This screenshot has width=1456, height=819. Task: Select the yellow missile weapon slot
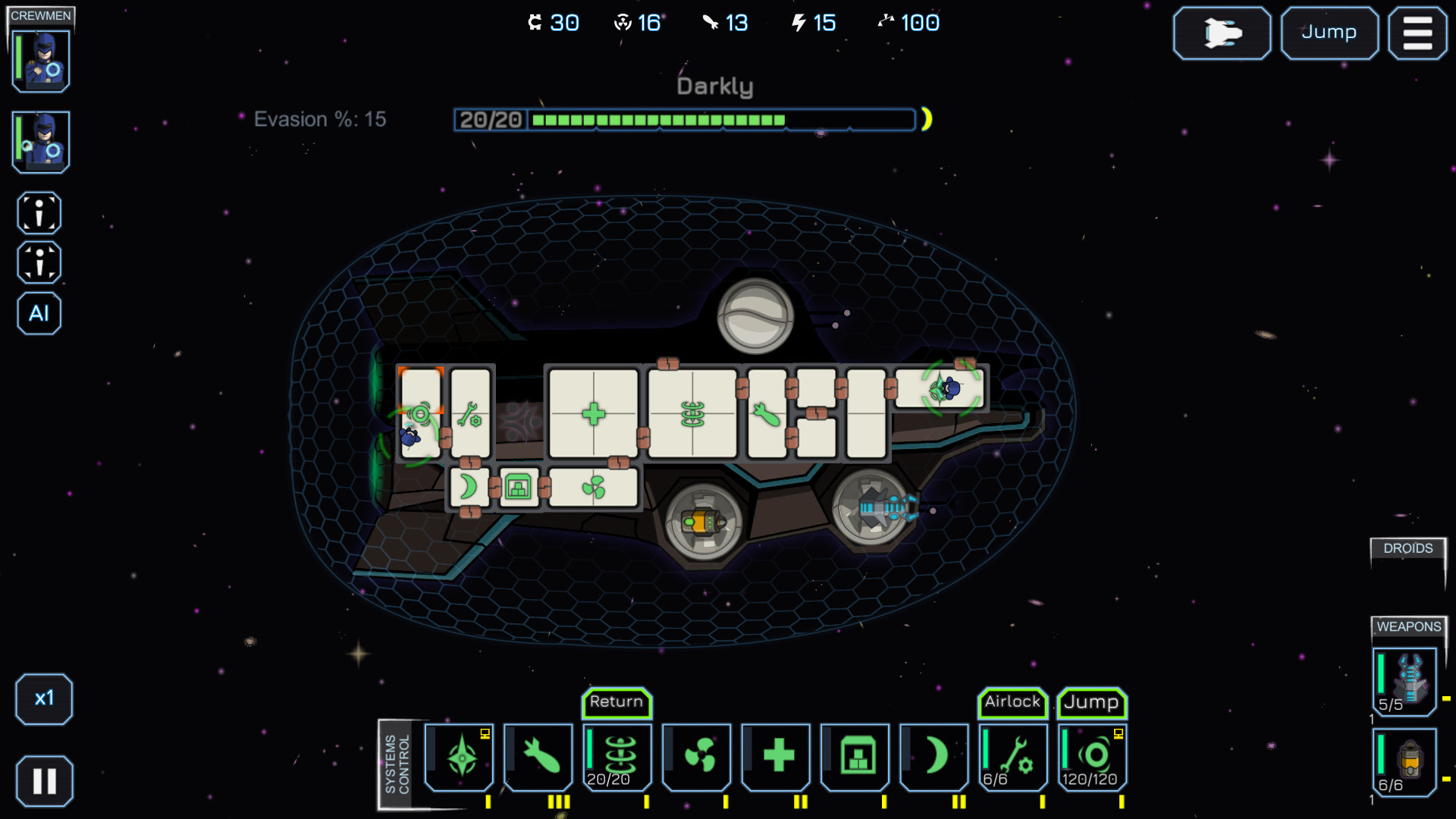1405,761
